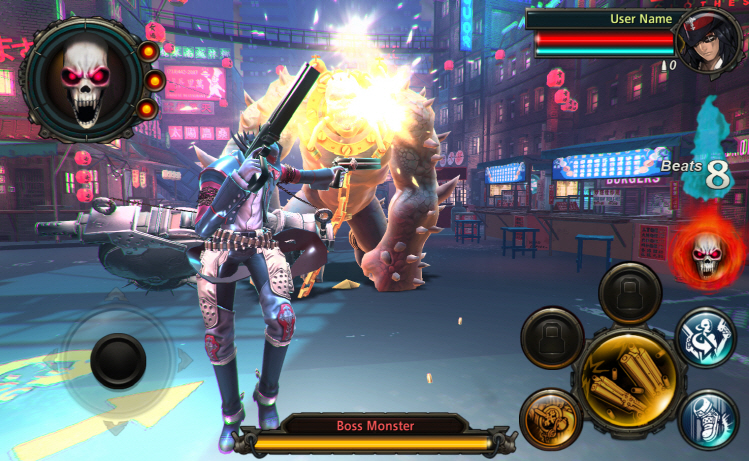Trigger the small orange gear skill button

[551, 420]
